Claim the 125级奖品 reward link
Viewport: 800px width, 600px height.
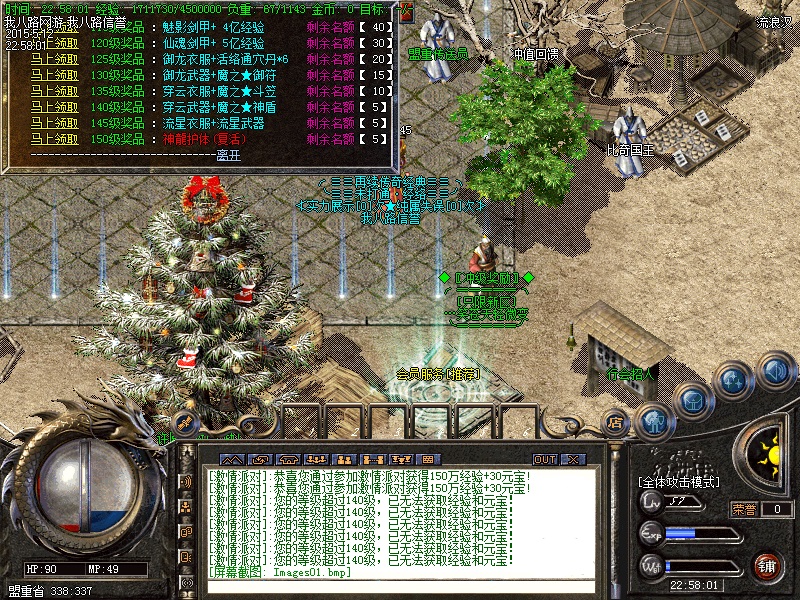[x=54, y=59]
